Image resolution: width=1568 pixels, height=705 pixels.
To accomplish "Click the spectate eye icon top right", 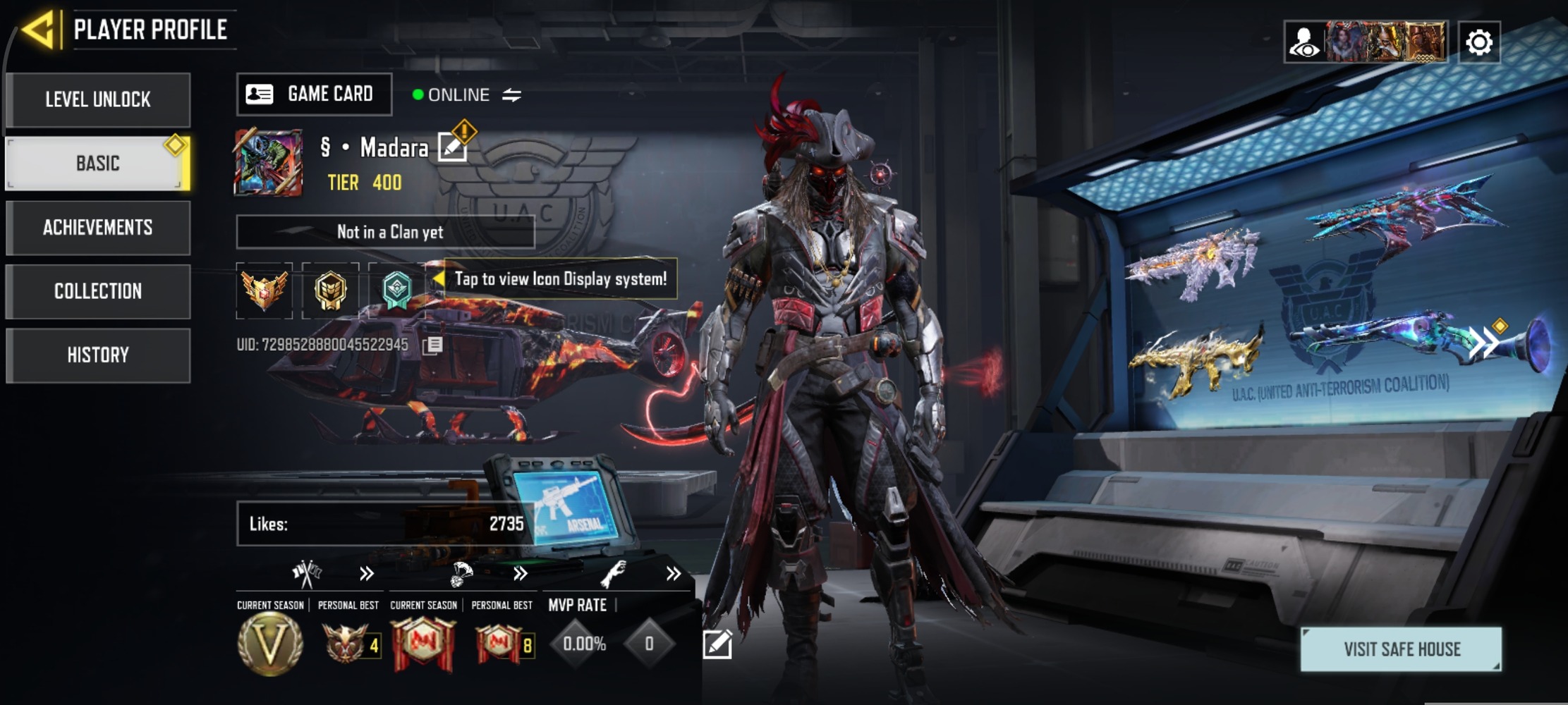I will click(1306, 42).
